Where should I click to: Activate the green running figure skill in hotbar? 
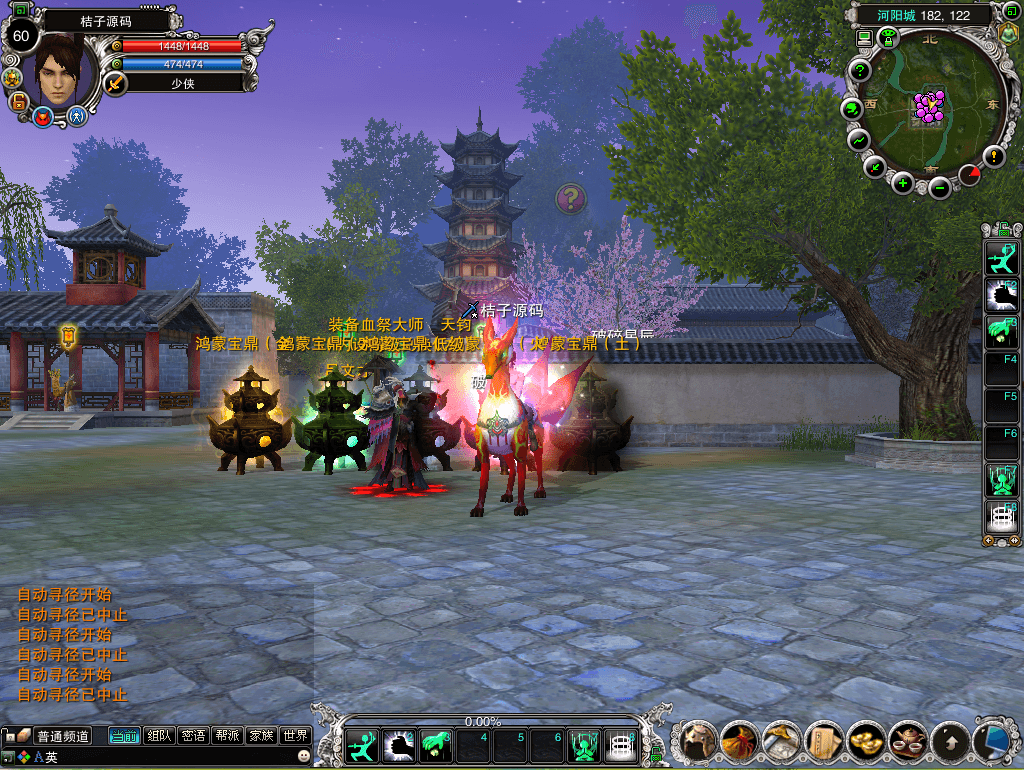[361, 745]
